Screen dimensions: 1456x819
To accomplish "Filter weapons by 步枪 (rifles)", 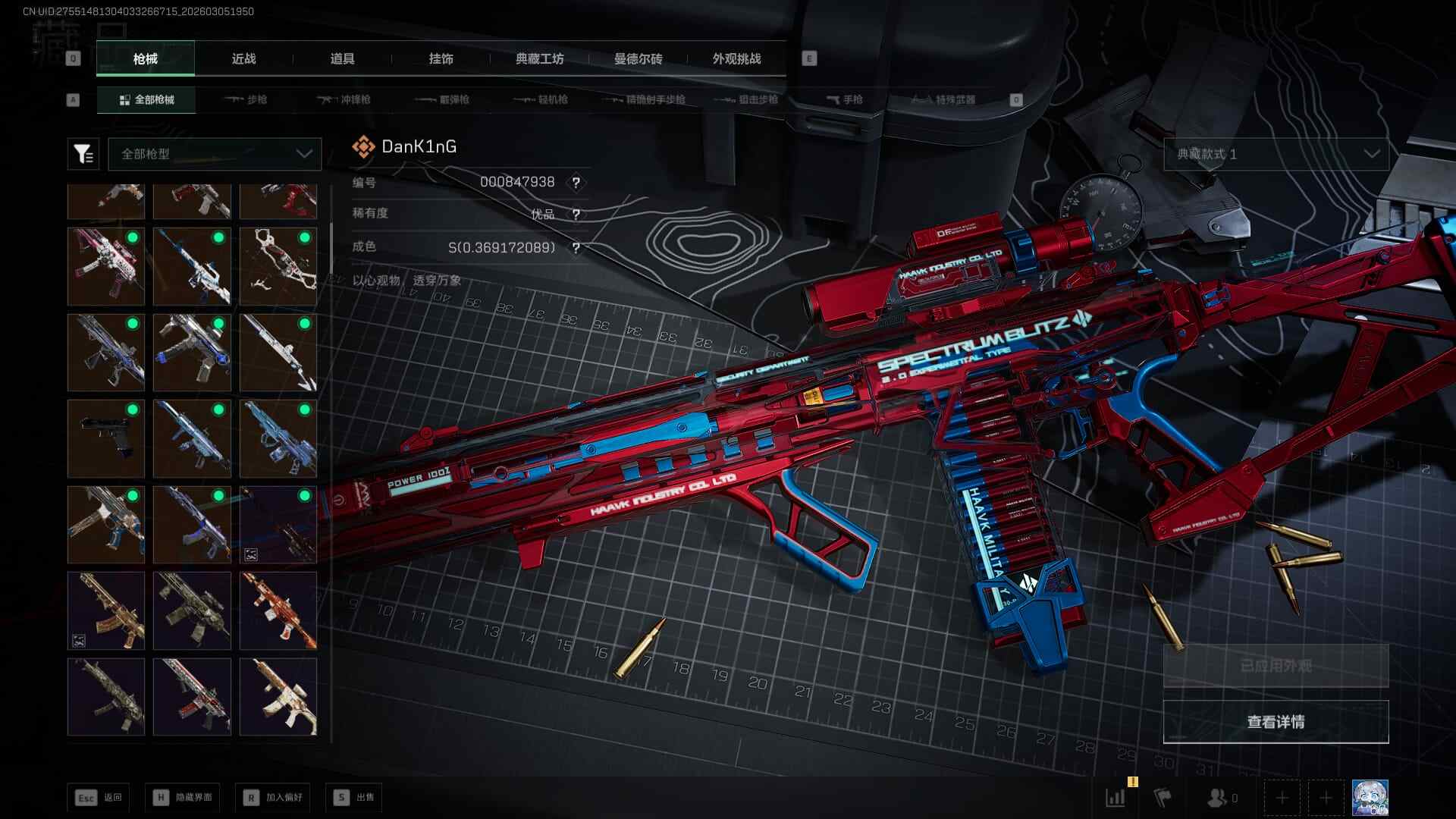I will click(246, 99).
